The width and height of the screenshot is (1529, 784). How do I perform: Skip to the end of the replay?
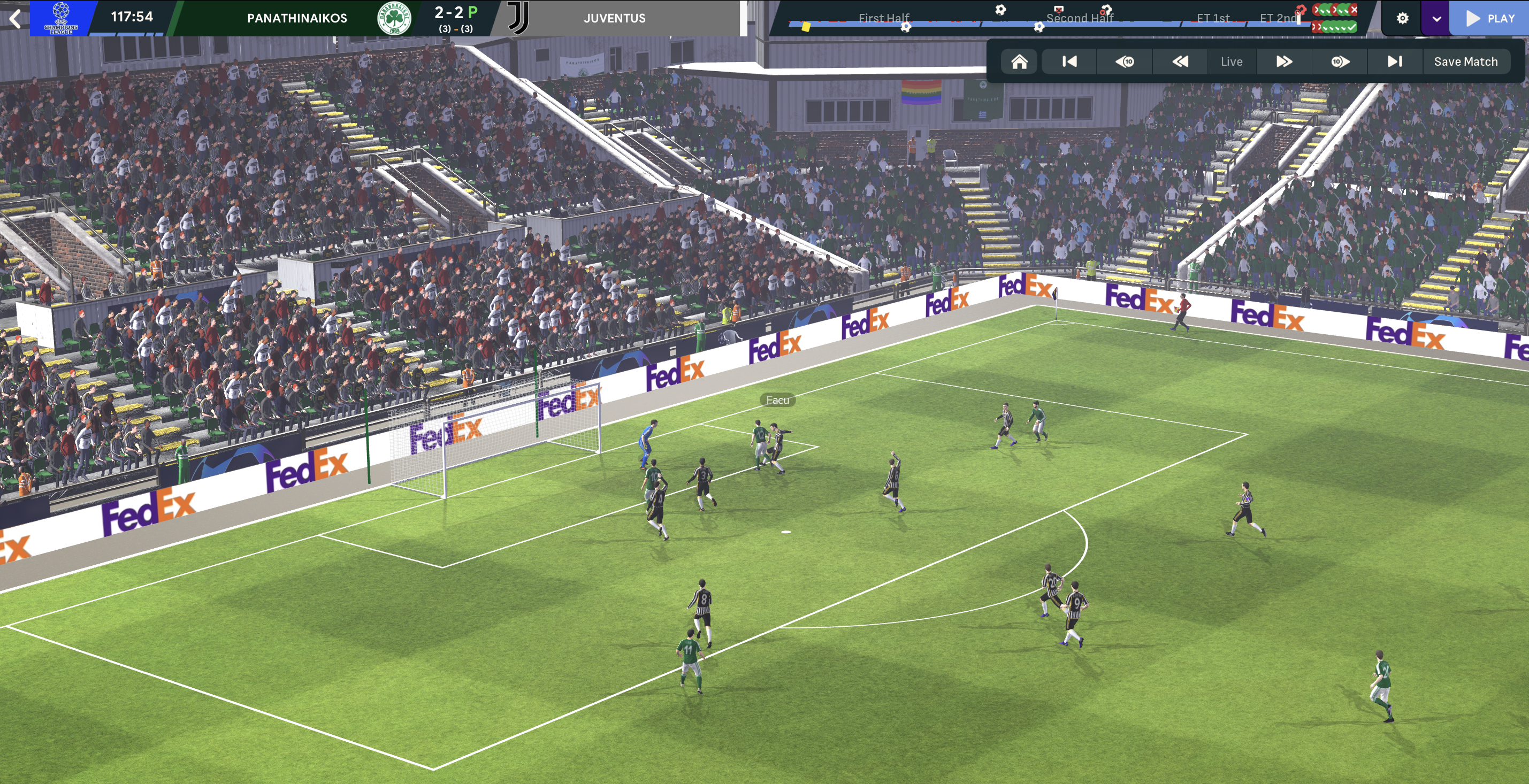(x=1395, y=62)
